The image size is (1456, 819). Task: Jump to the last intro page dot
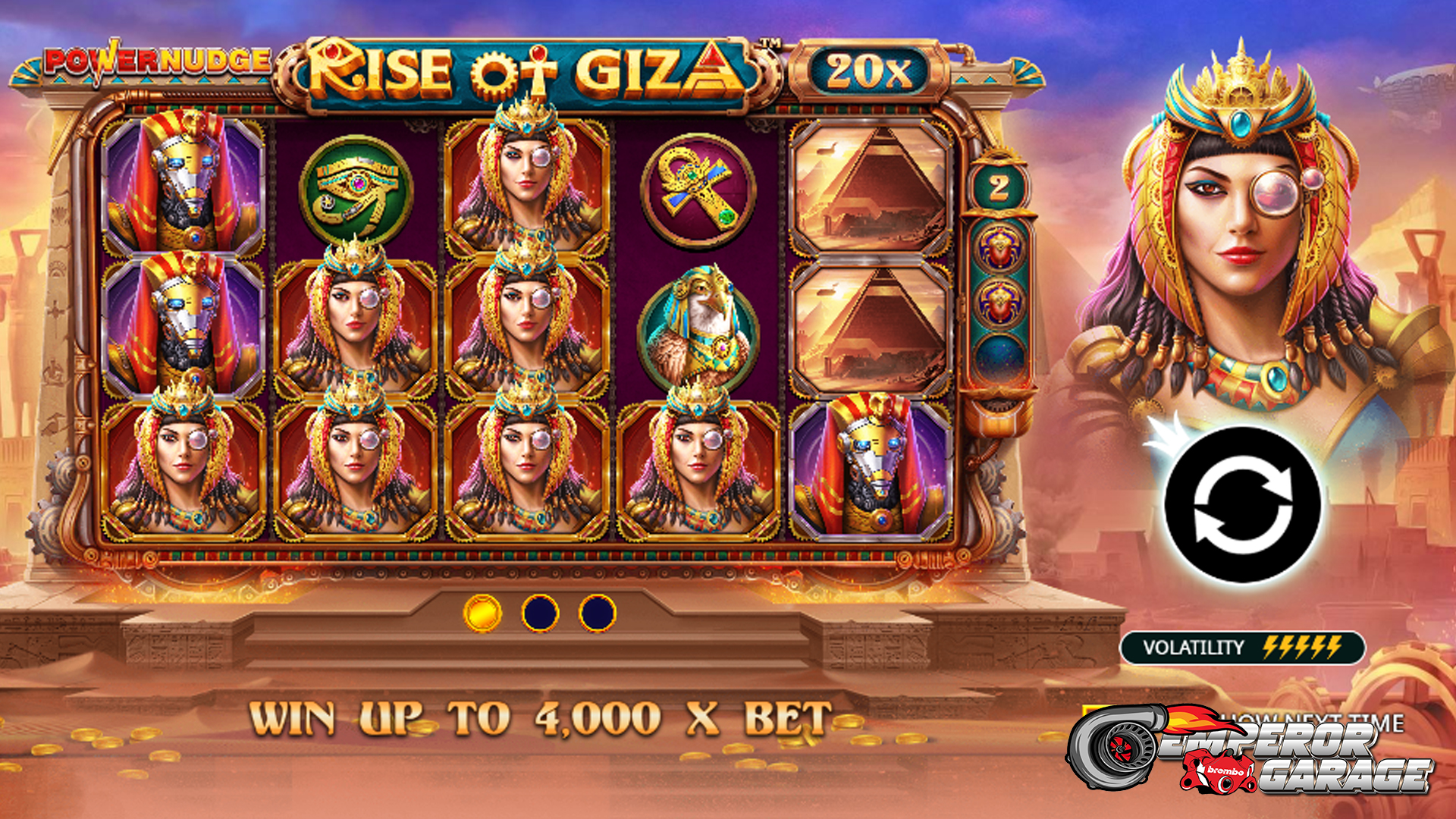tap(598, 613)
